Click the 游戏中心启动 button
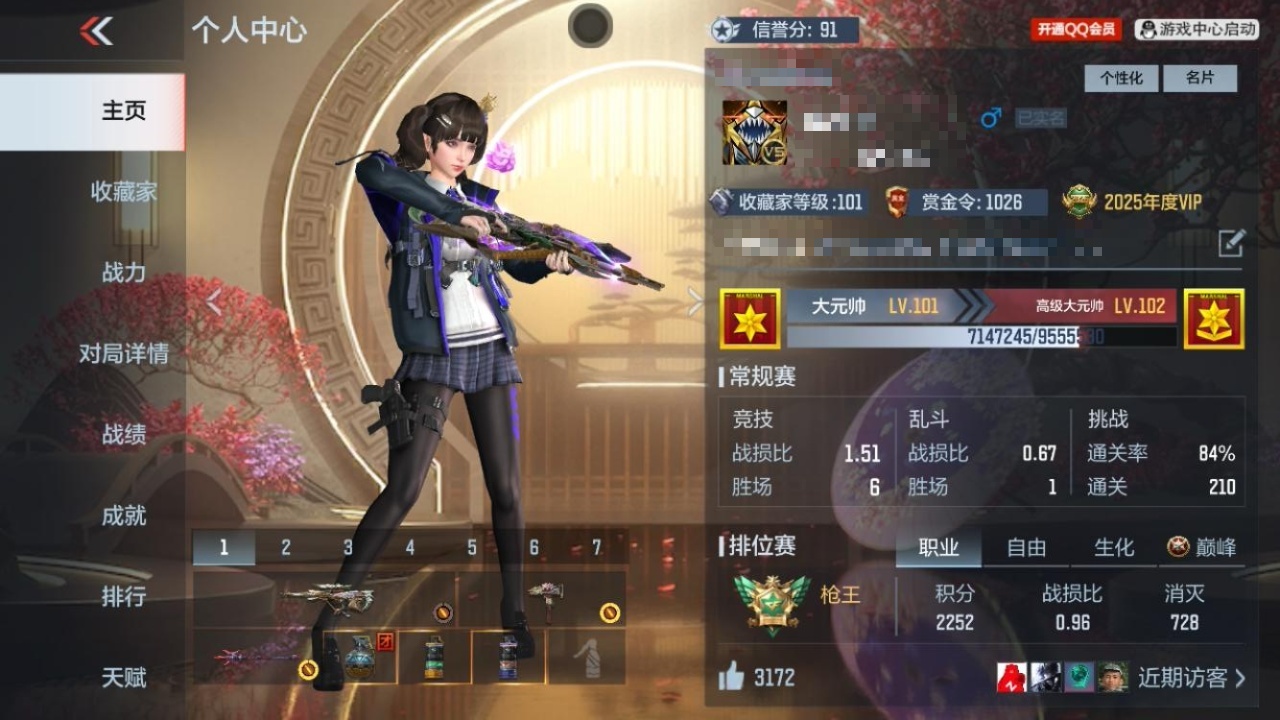Viewport: 1280px width, 720px height. 1197,30
